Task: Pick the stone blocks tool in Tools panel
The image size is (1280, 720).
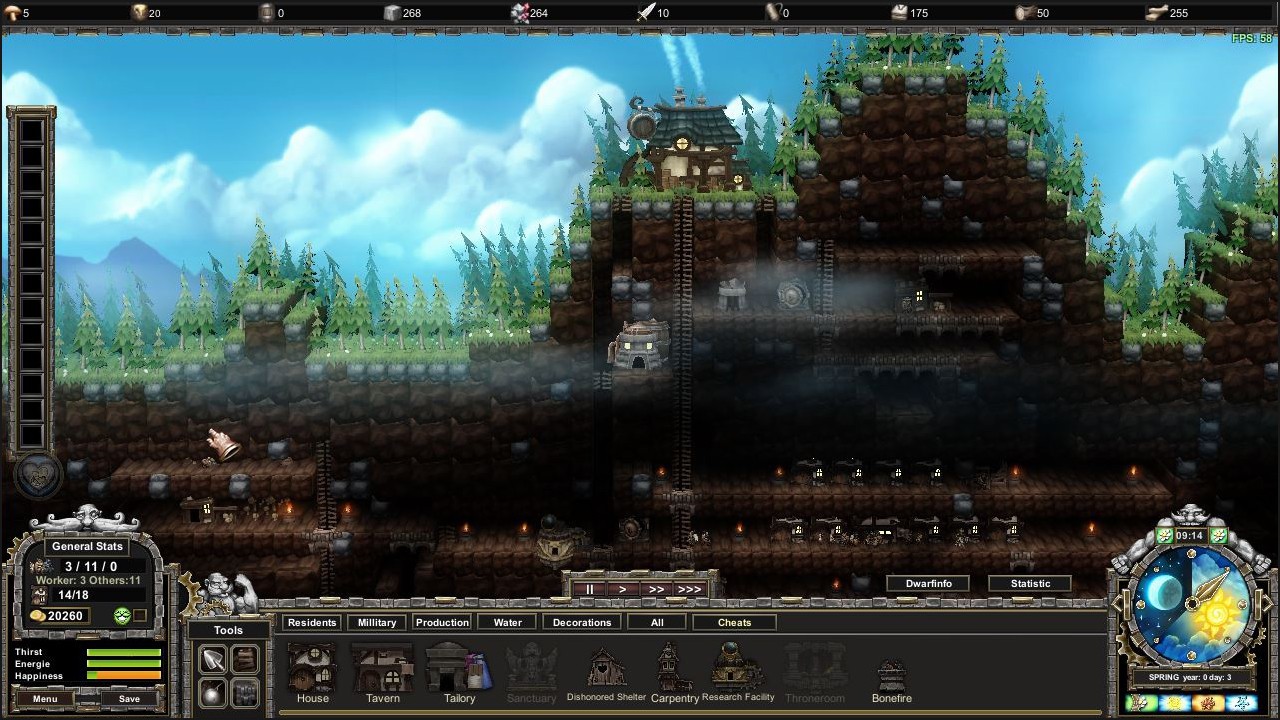Action: click(245, 692)
